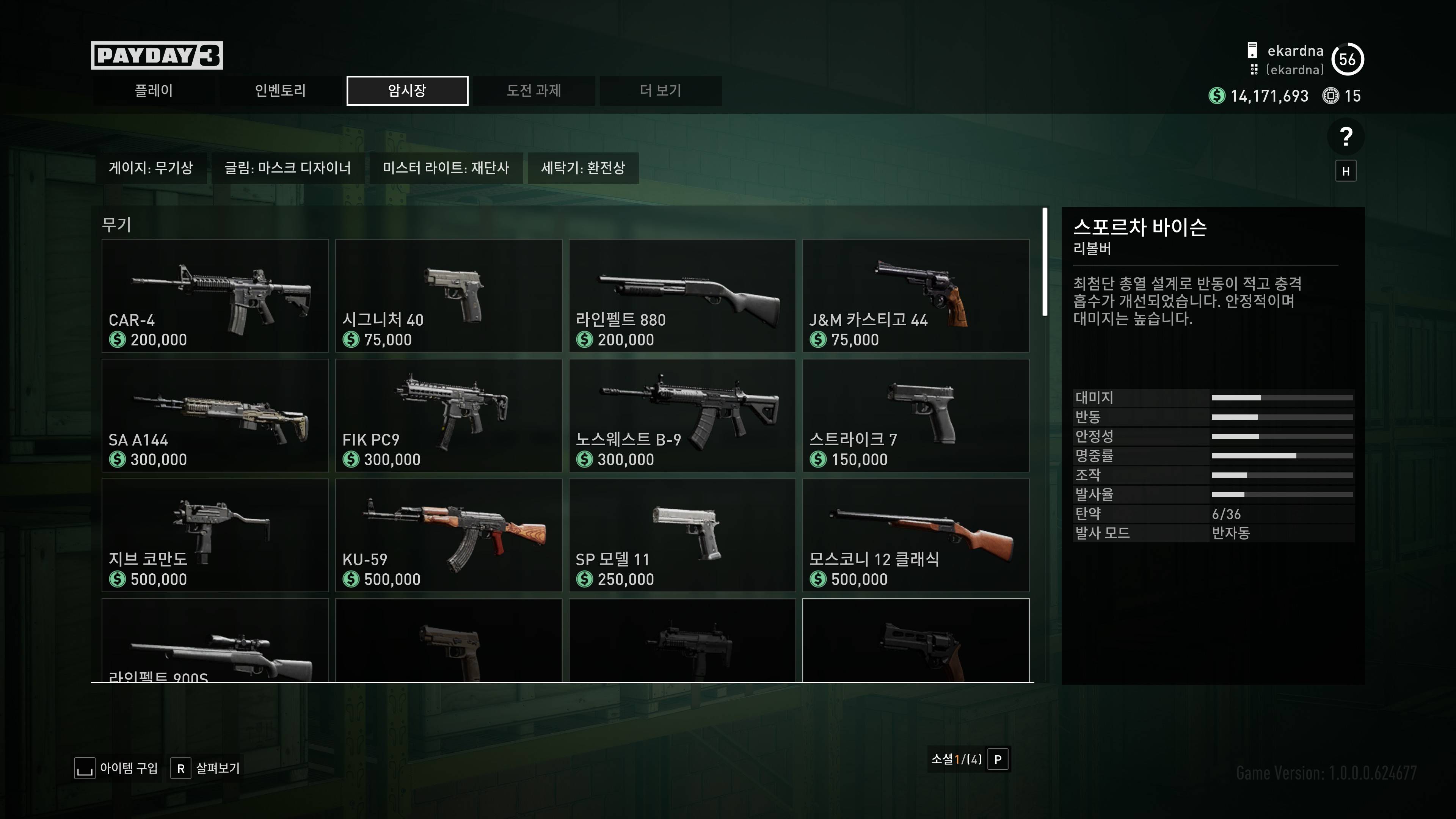The image size is (1456, 819).
Task: Choose the 게이지: 무기상 vendor
Action: pyautogui.click(x=151, y=168)
